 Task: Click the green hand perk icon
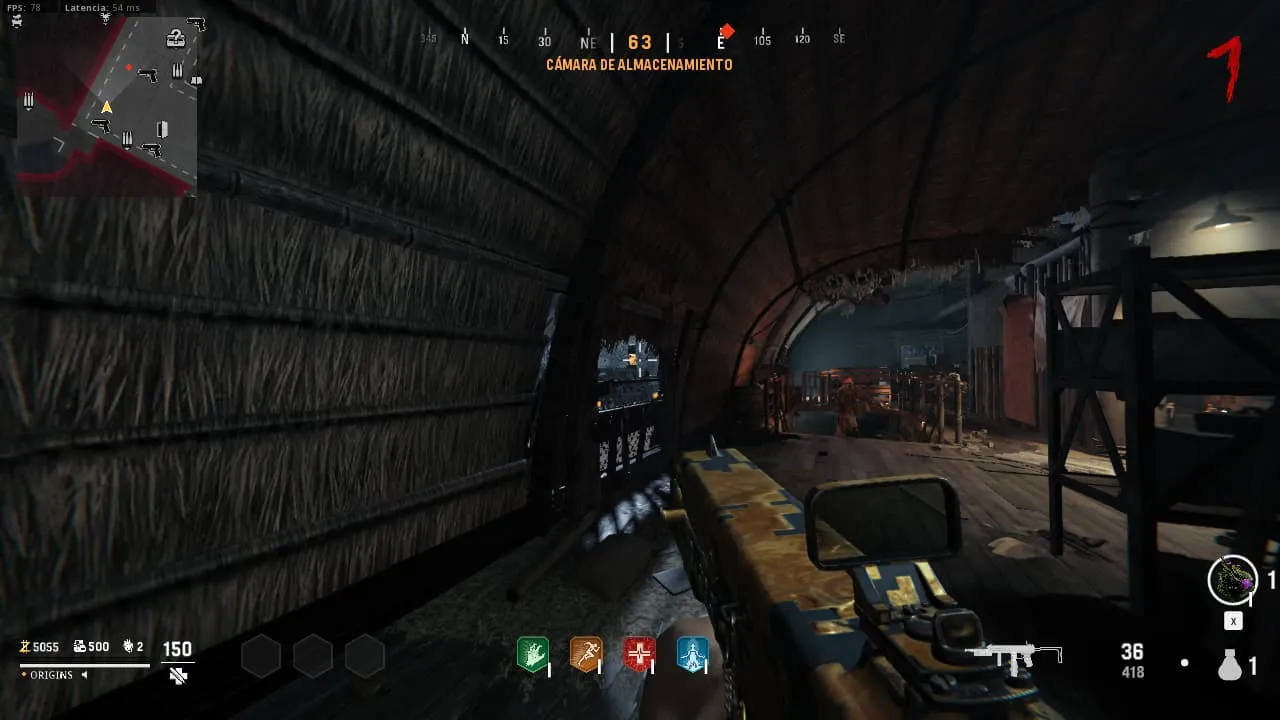[x=532, y=654]
